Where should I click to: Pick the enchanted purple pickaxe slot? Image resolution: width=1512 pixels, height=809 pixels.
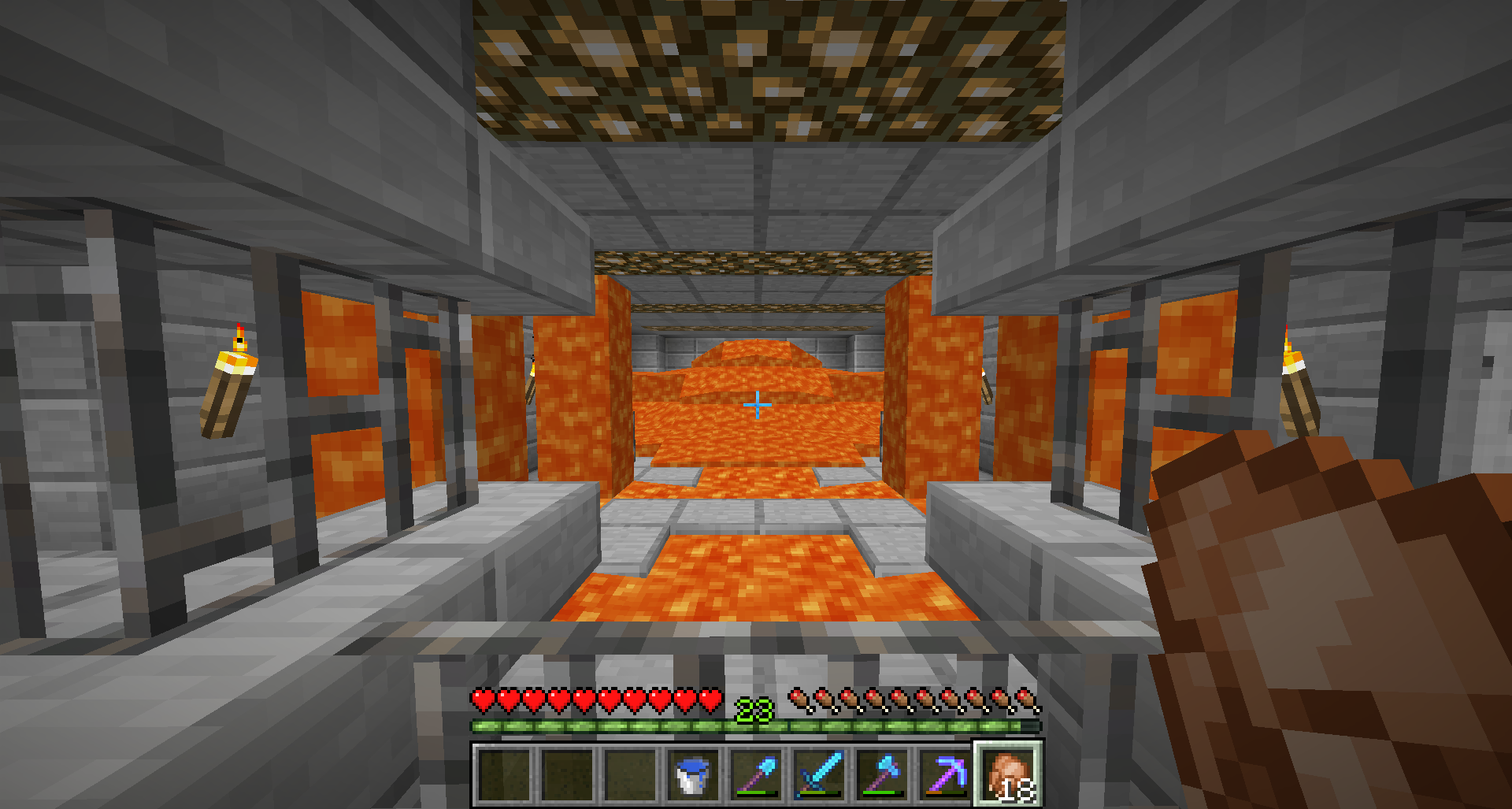pos(946,774)
